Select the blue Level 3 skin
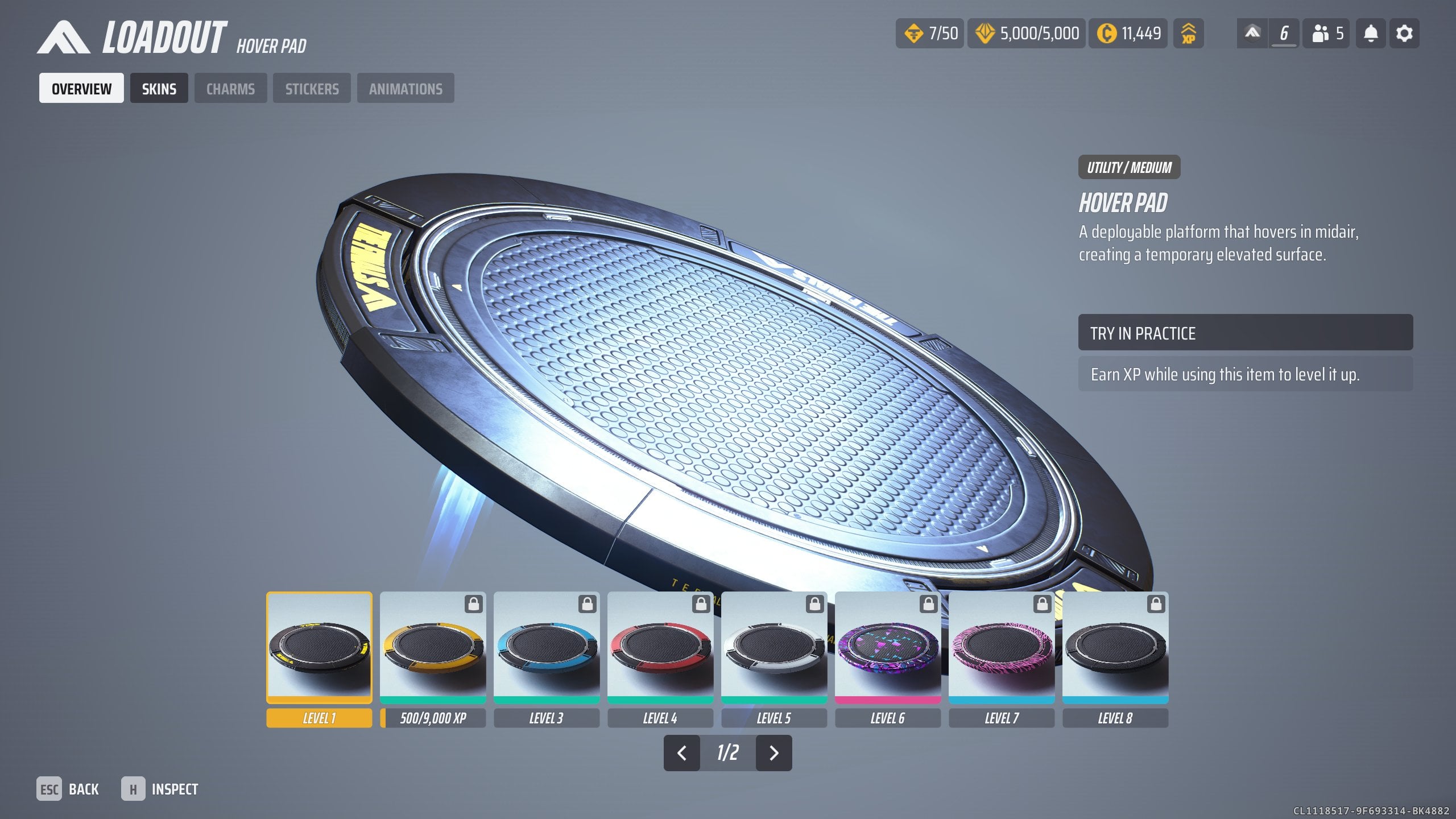Viewport: 1456px width, 819px height. (547, 648)
